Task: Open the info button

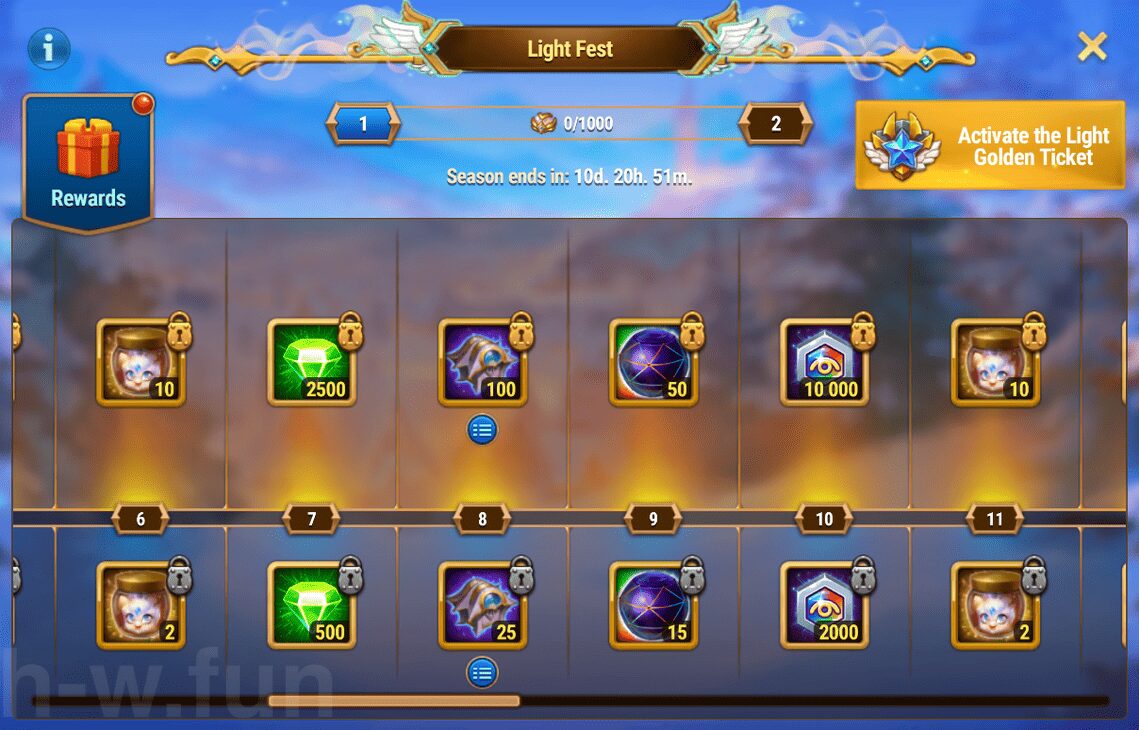Action: click(49, 47)
